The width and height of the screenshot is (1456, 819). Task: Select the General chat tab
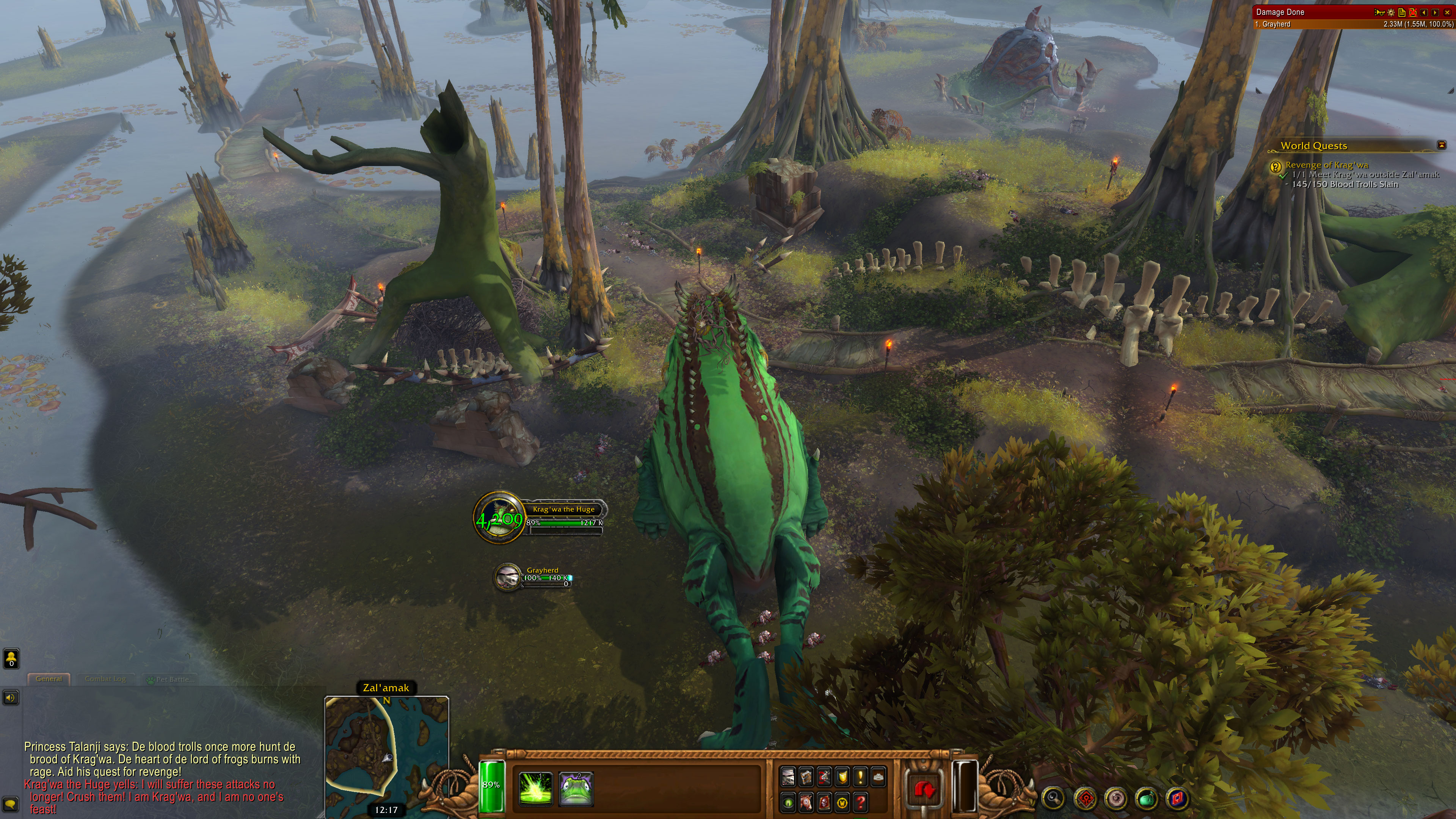coord(49,679)
